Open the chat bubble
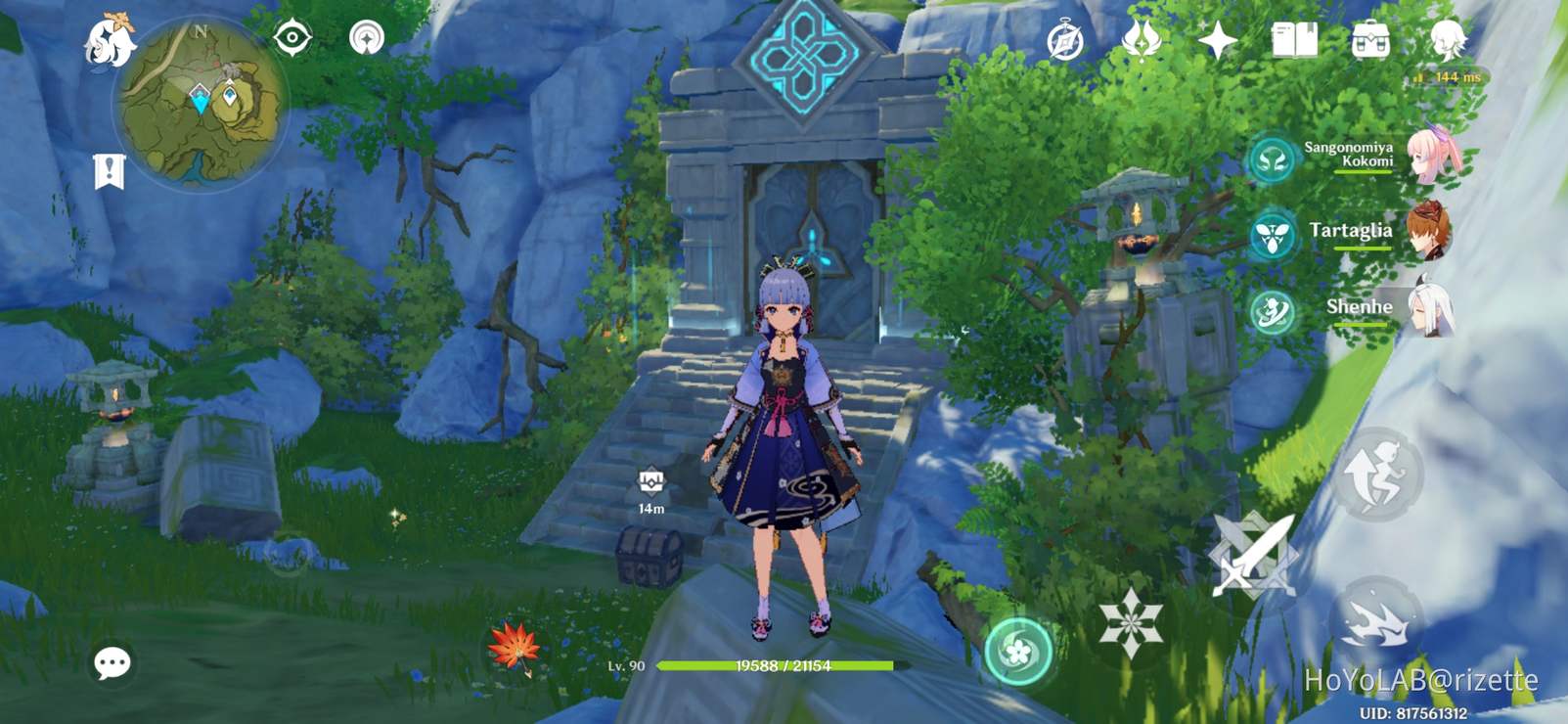Viewport: 1568px width, 724px height. tap(111, 664)
